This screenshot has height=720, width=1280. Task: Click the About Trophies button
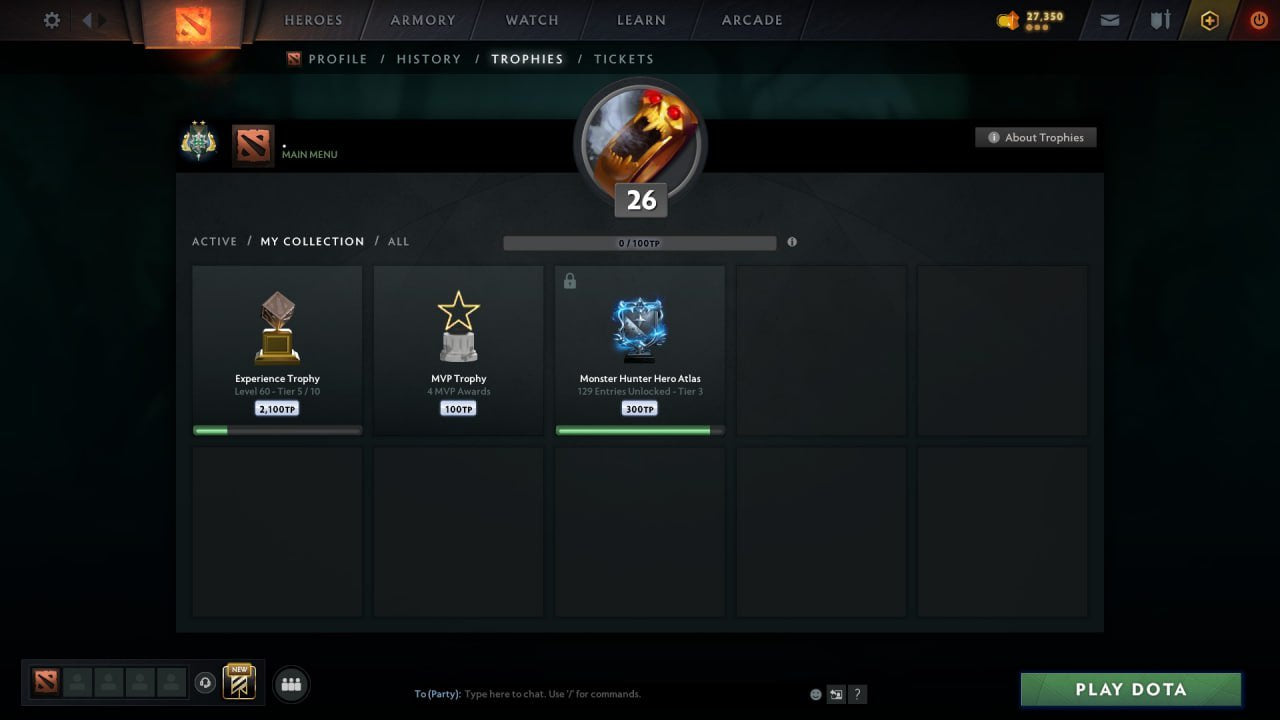tap(1036, 137)
